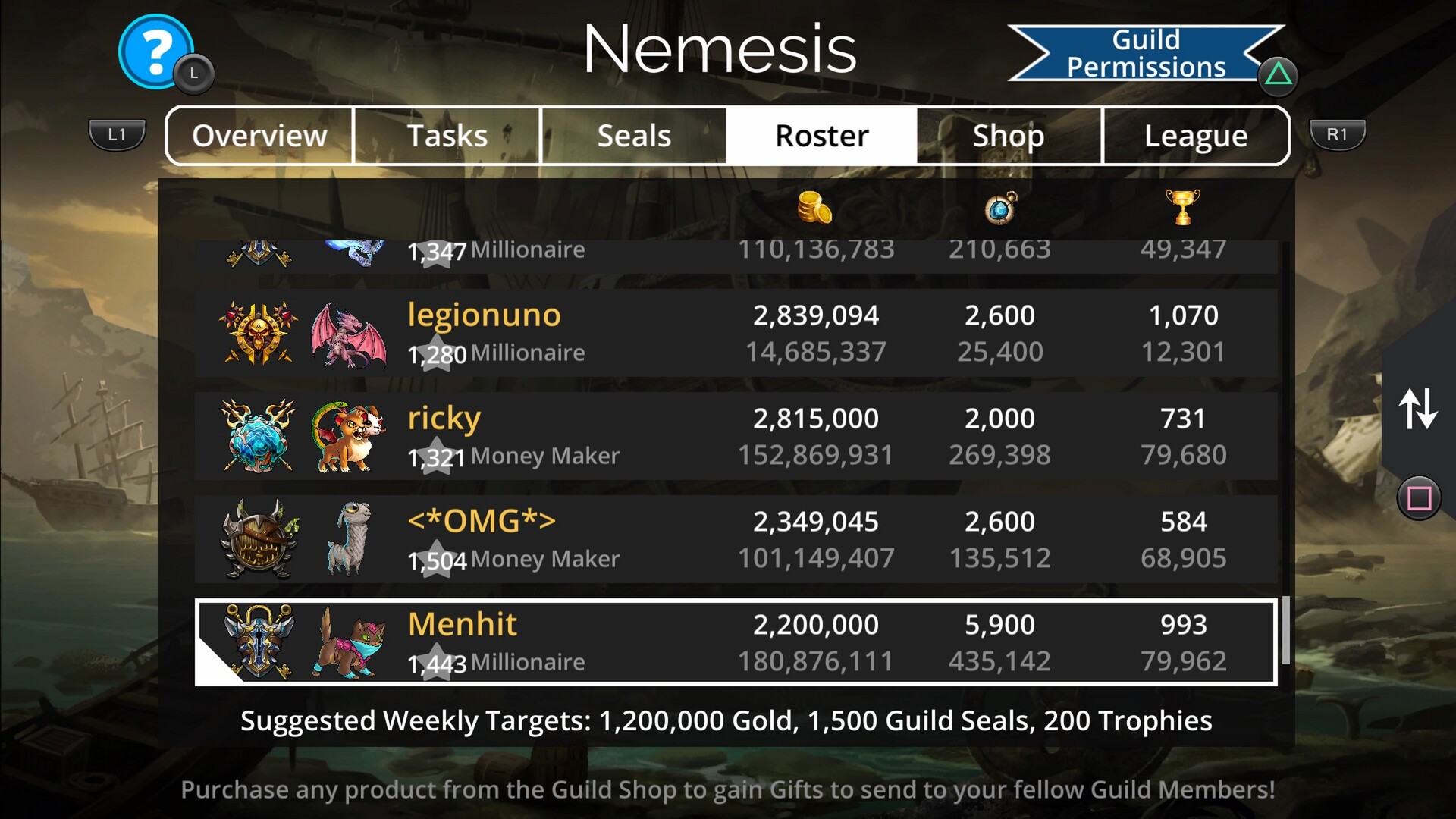View the League tab
Viewport: 1456px width, 819px height.
tap(1196, 136)
